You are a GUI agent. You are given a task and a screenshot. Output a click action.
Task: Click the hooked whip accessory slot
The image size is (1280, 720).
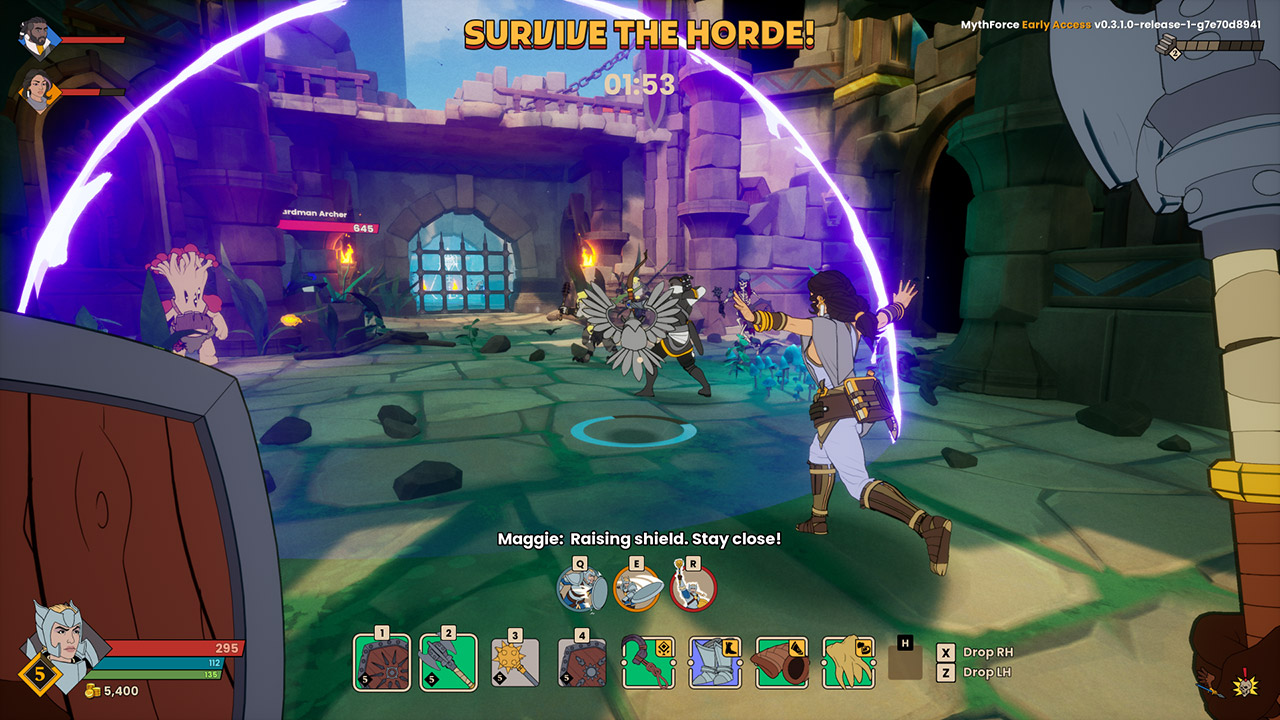pyautogui.click(x=648, y=662)
